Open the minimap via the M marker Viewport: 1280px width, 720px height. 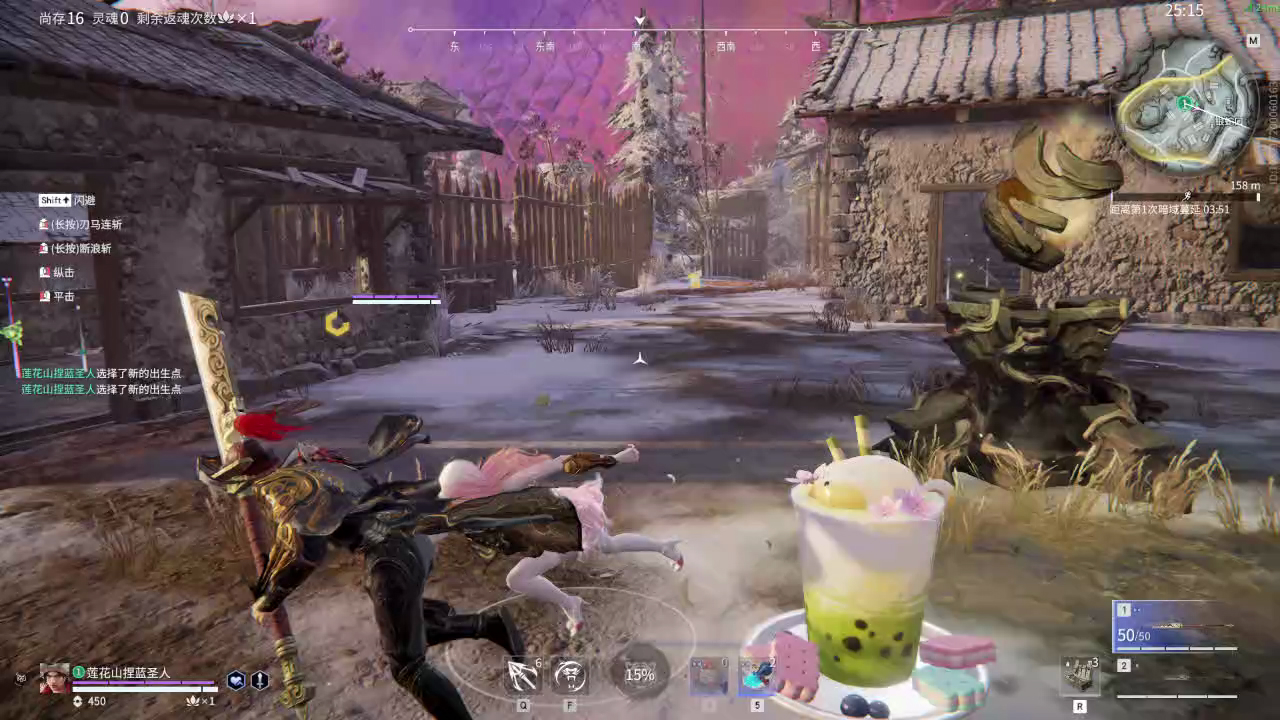click(x=1252, y=41)
